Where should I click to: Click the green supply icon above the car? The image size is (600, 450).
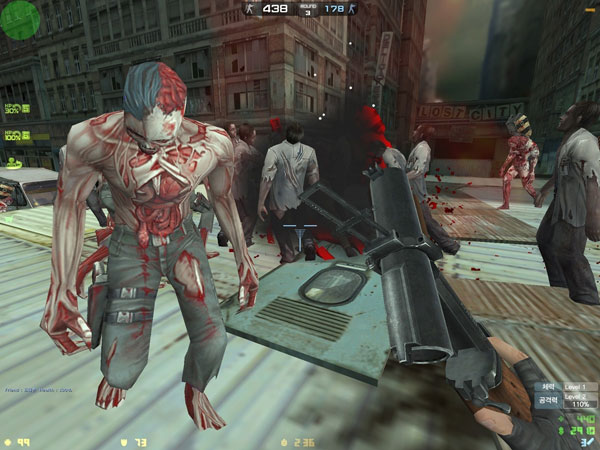click(13, 161)
